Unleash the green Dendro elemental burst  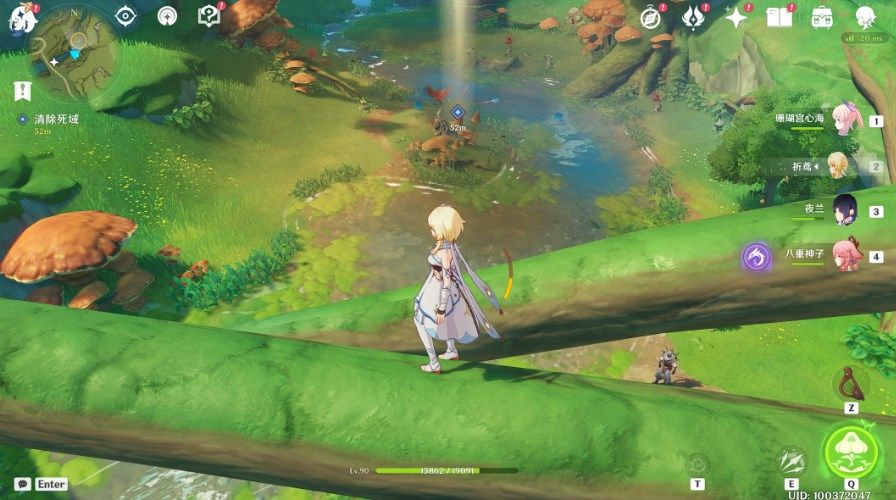click(x=850, y=451)
